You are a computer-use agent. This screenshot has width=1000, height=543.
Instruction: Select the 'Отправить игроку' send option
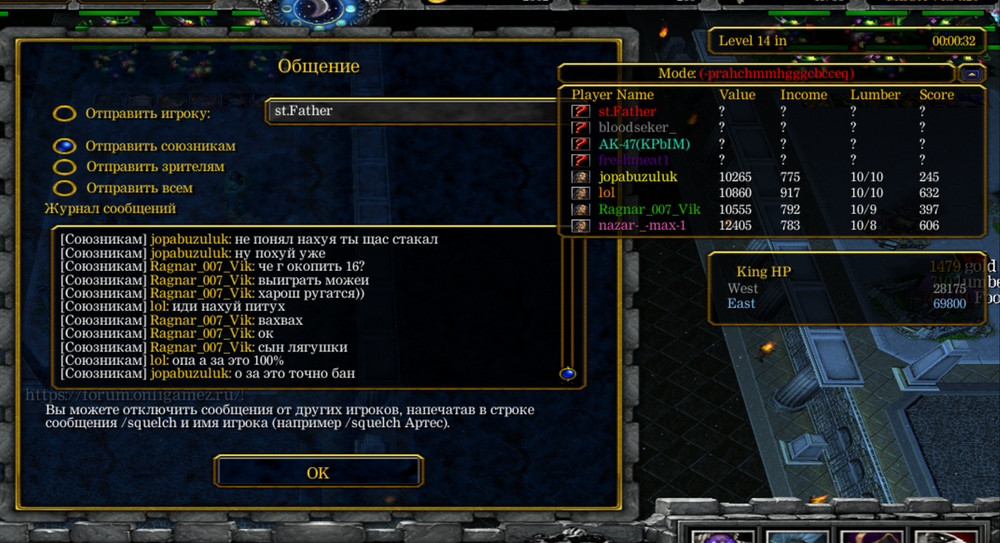tap(65, 113)
